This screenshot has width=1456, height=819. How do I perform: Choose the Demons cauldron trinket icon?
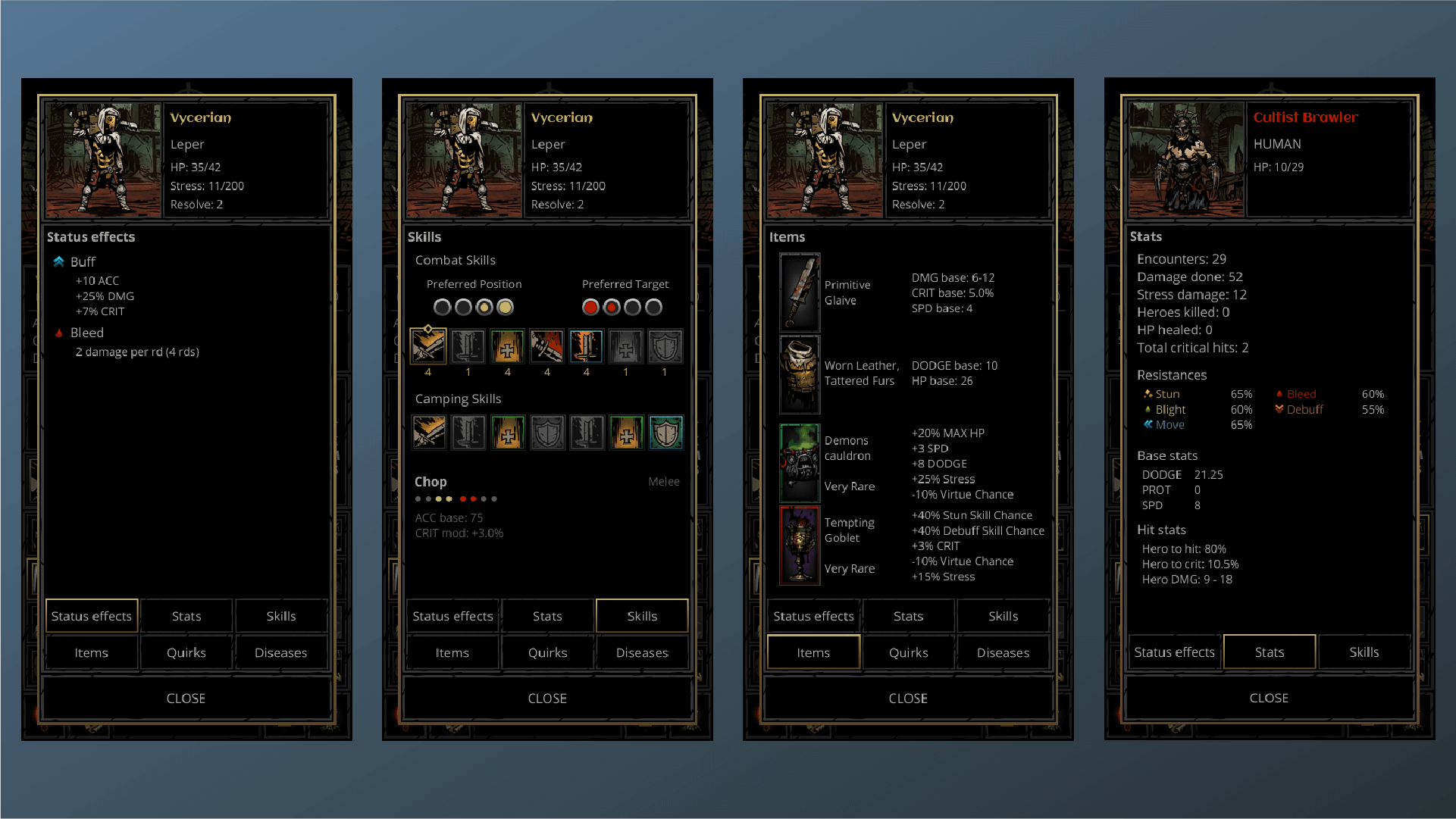pos(800,462)
